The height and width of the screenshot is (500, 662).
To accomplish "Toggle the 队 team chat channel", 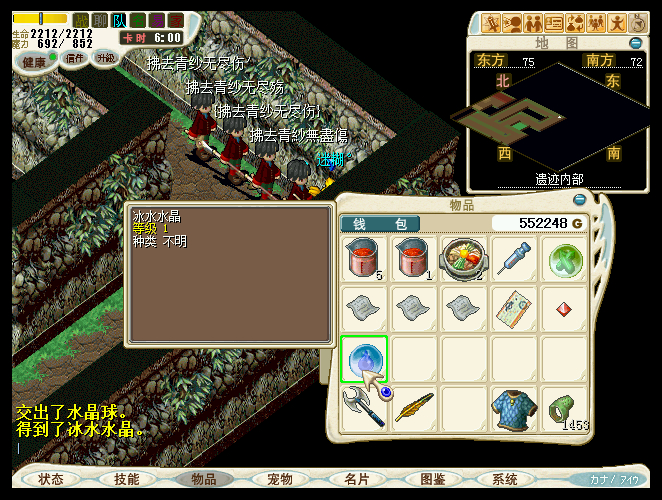I will tap(119, 20).
